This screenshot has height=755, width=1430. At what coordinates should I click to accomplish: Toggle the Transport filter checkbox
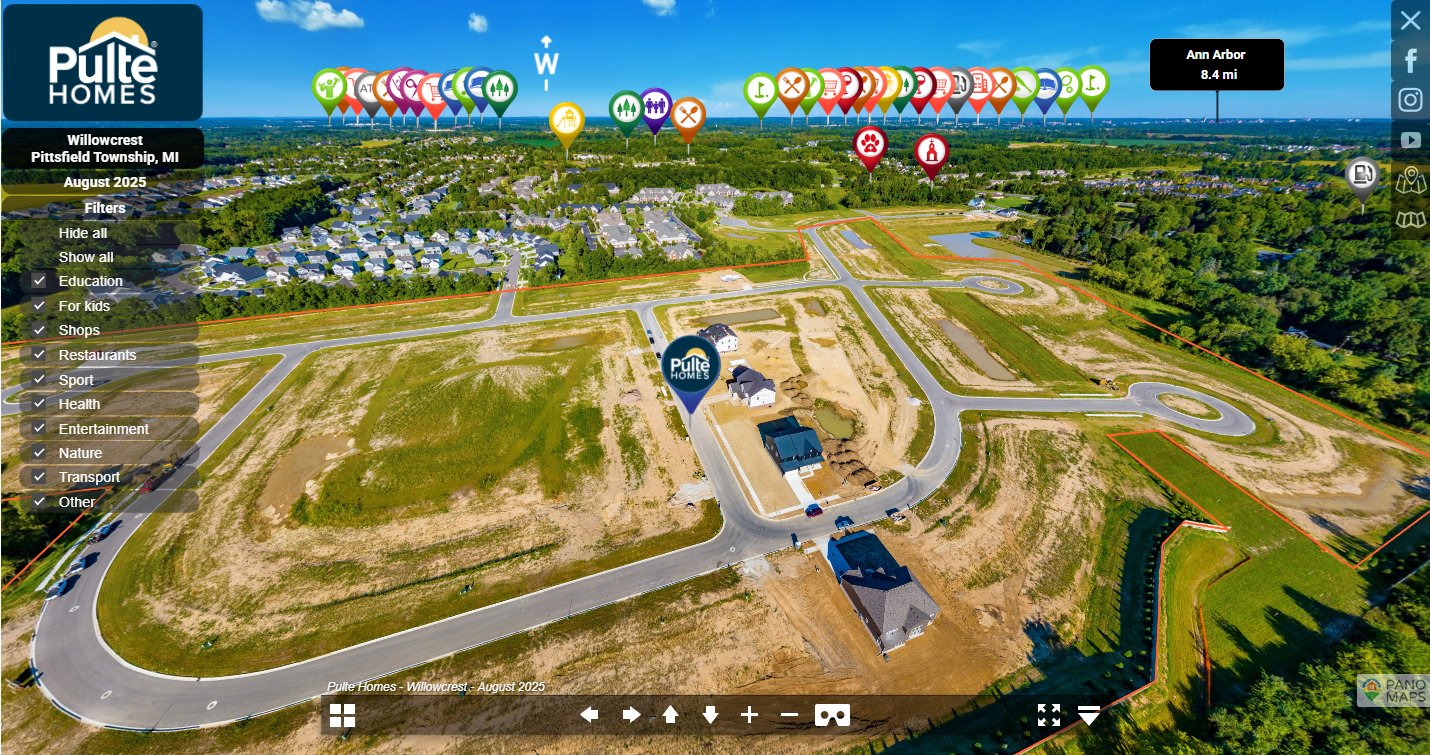[40, 477]
